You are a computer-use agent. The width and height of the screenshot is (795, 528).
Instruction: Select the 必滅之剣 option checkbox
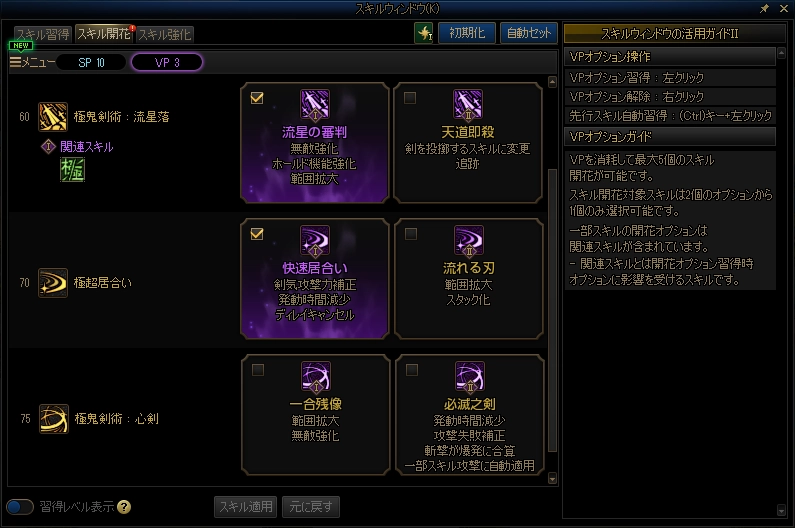pos(410,370)
